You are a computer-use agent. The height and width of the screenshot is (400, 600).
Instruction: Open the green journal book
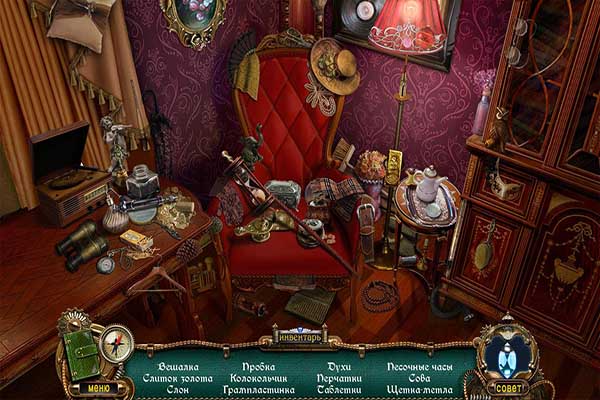pos(81,355)
